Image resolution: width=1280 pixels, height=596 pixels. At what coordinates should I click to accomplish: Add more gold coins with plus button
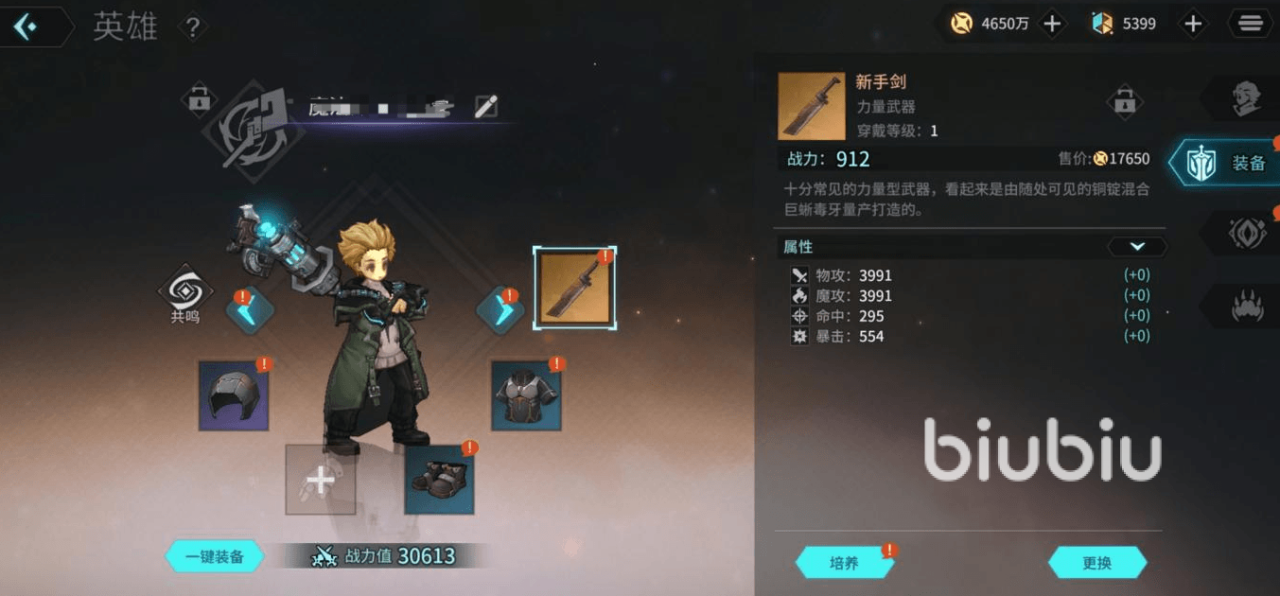(x=1052, y=24)
